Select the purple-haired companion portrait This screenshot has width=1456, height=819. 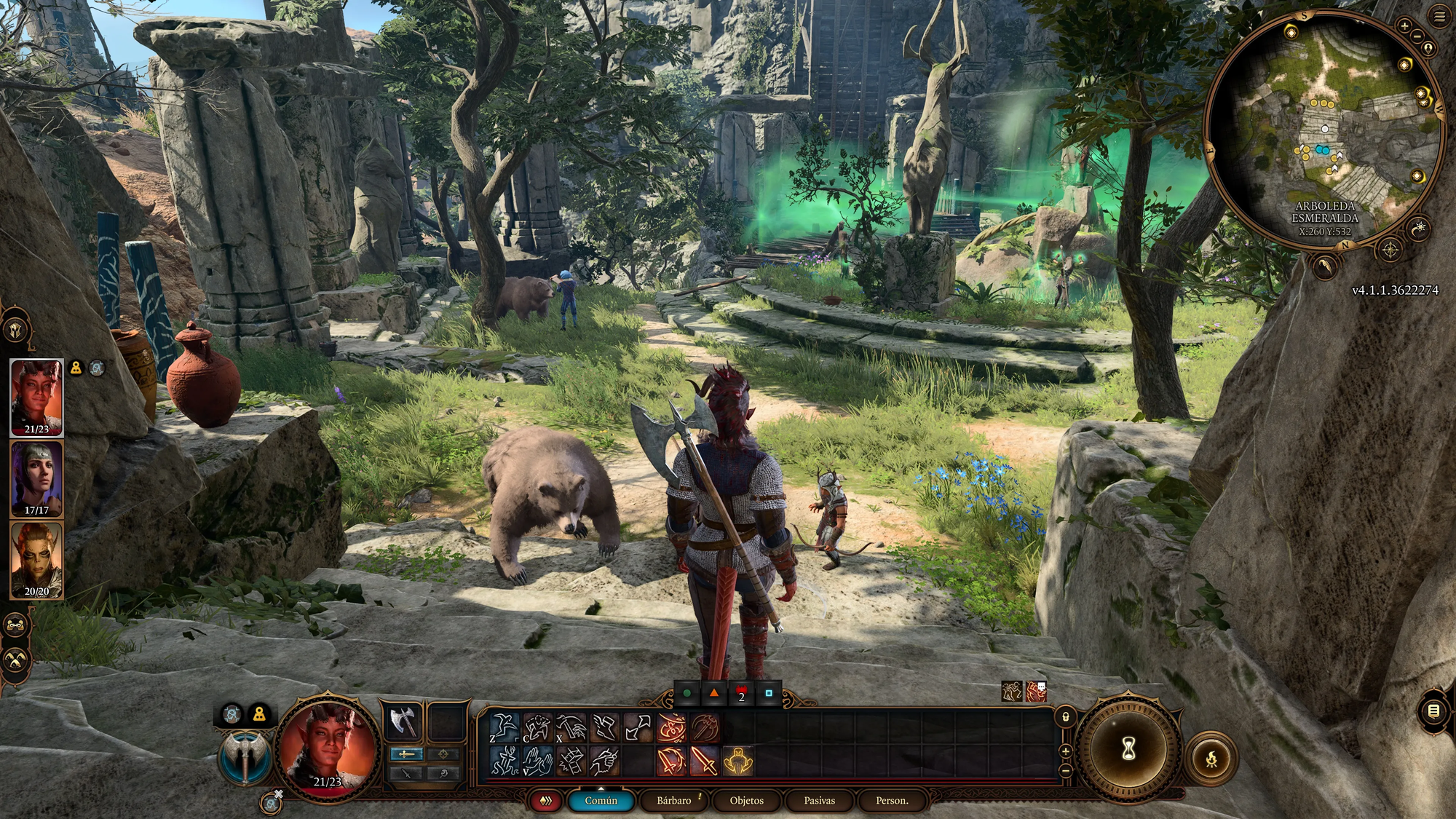click(x=36, y=479)
